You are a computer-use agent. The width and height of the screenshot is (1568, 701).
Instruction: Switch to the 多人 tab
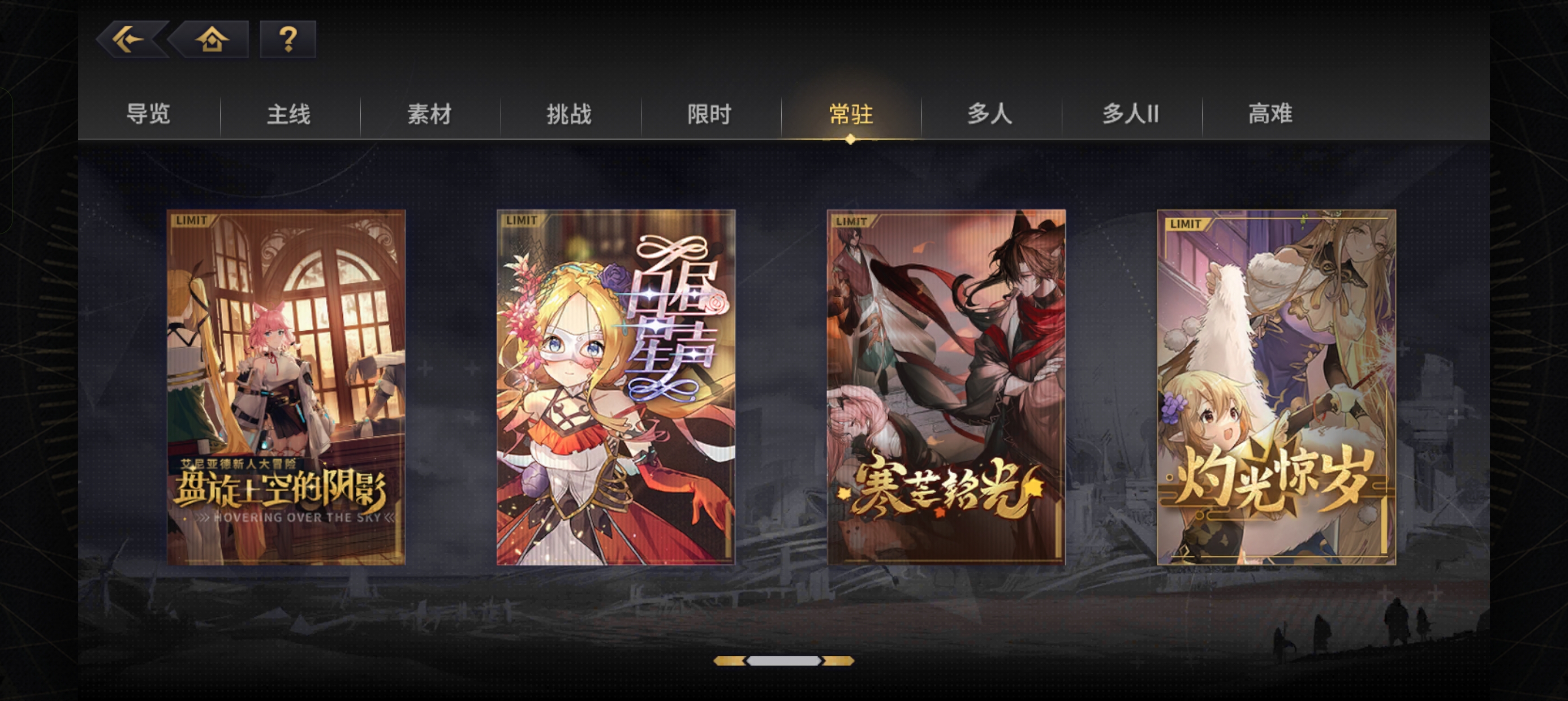(989, 114)
